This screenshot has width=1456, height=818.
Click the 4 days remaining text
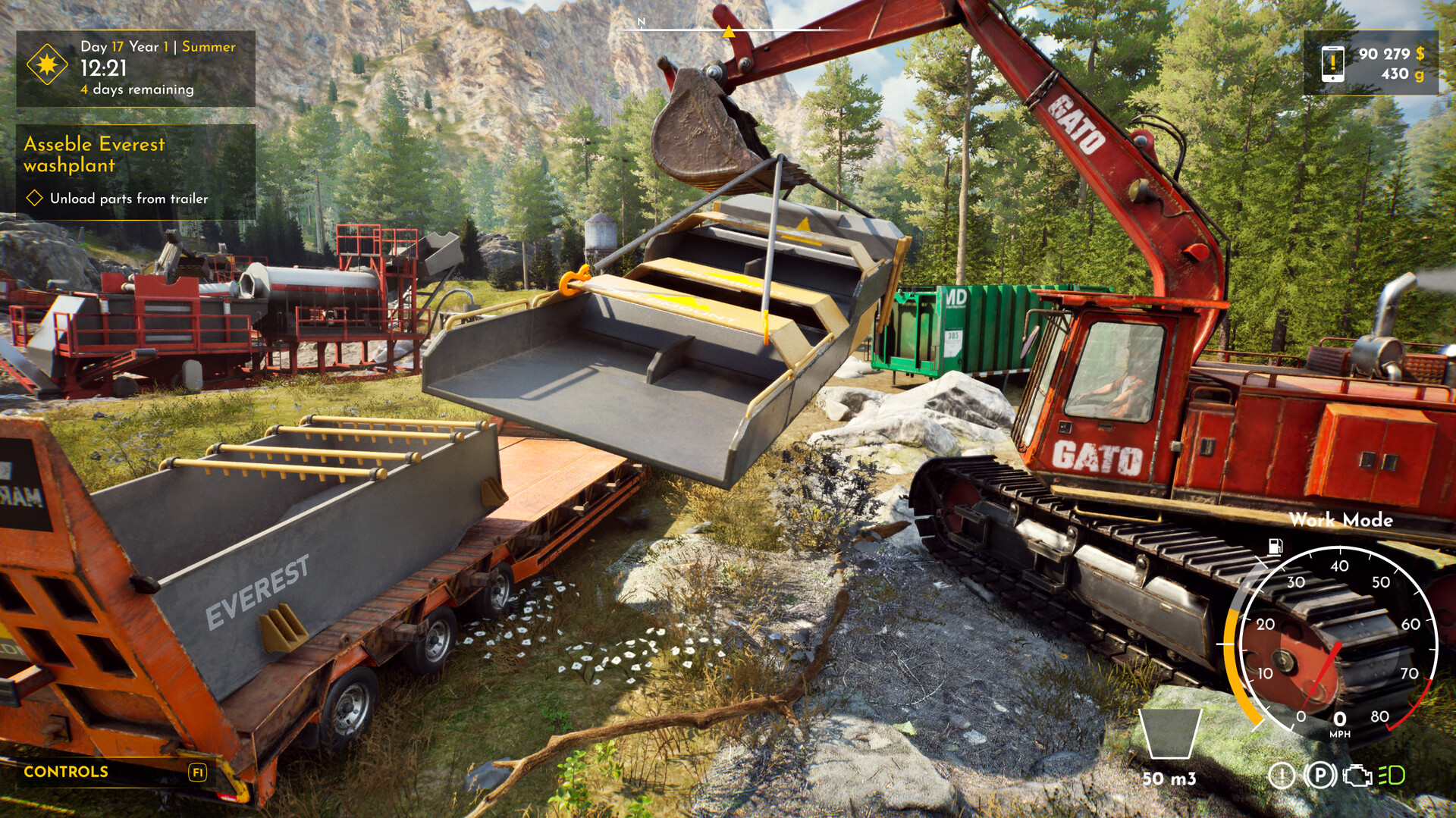pyautogui.click(x=135, y=89)
